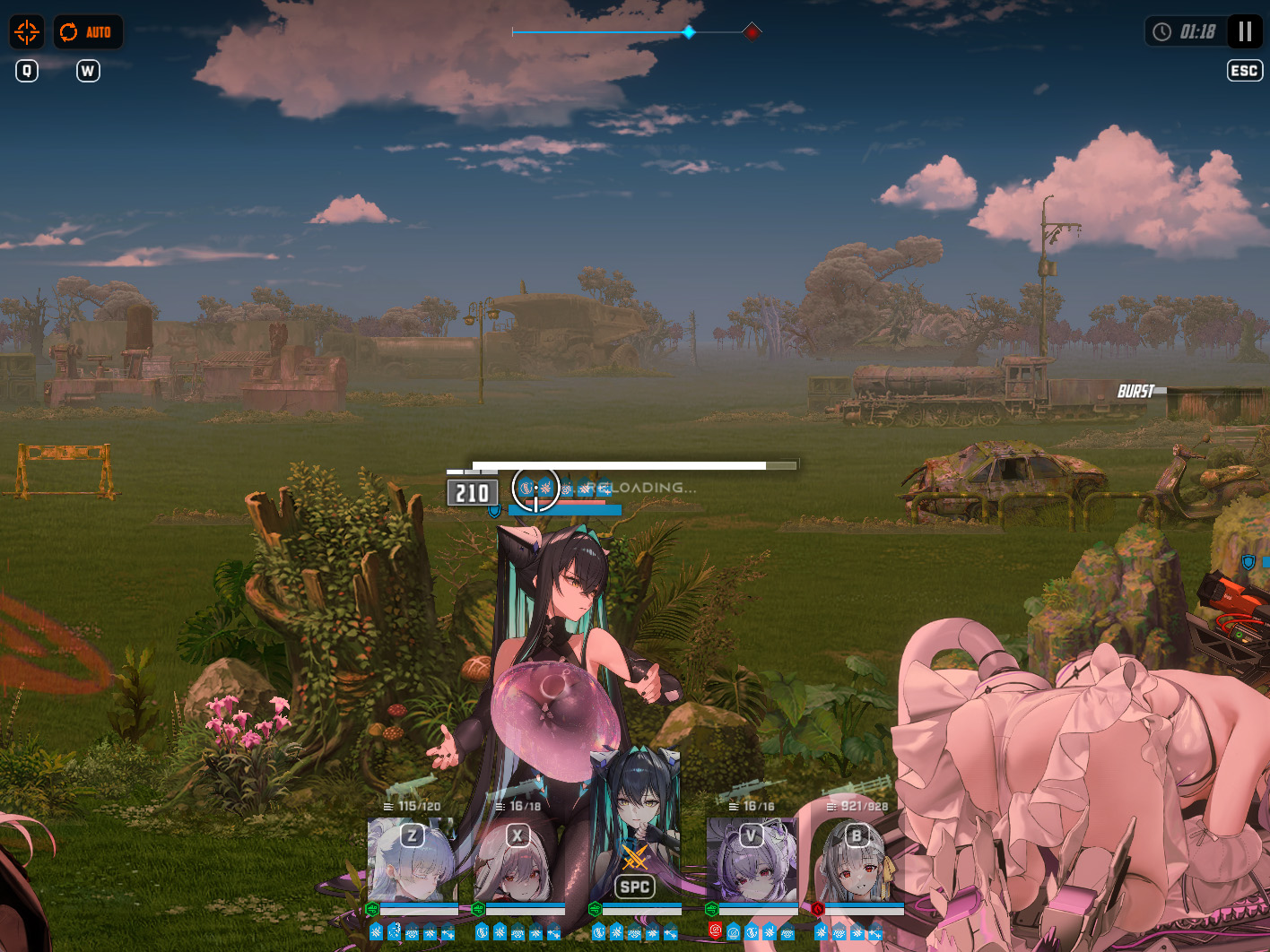This screenshot has height=952, width=1270.
Task: Select the squad portrait marked X
Action: point(518,861)
